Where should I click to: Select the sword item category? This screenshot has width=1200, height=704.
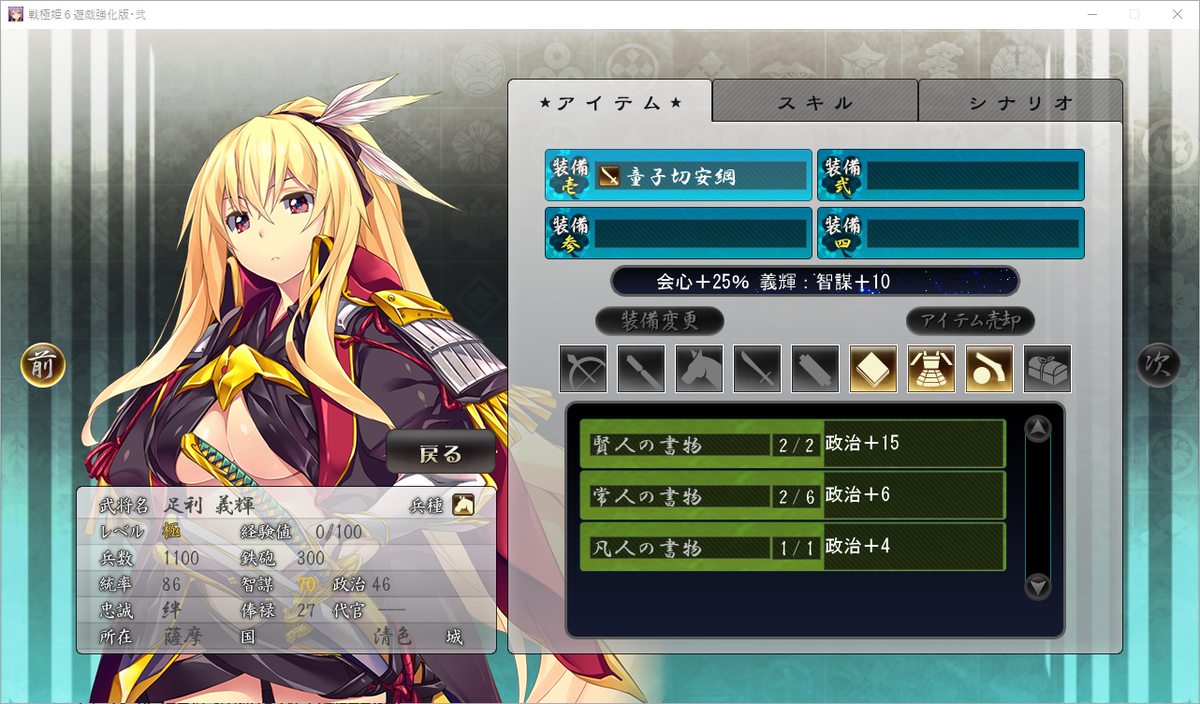pyautogui.click(x=757, y=369)
